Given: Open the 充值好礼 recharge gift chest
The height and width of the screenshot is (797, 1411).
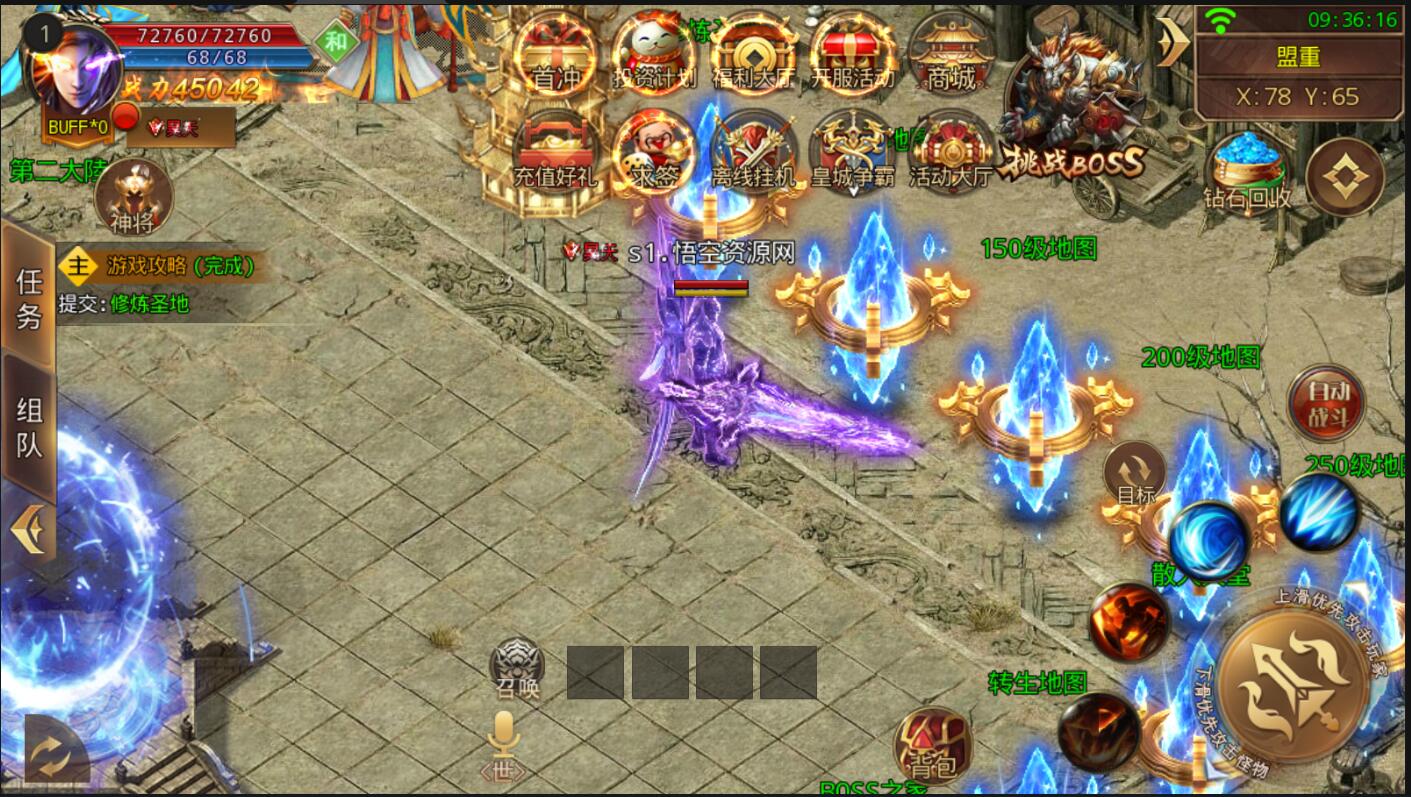Looking at the screenshot, I should [x=554, y=152].
